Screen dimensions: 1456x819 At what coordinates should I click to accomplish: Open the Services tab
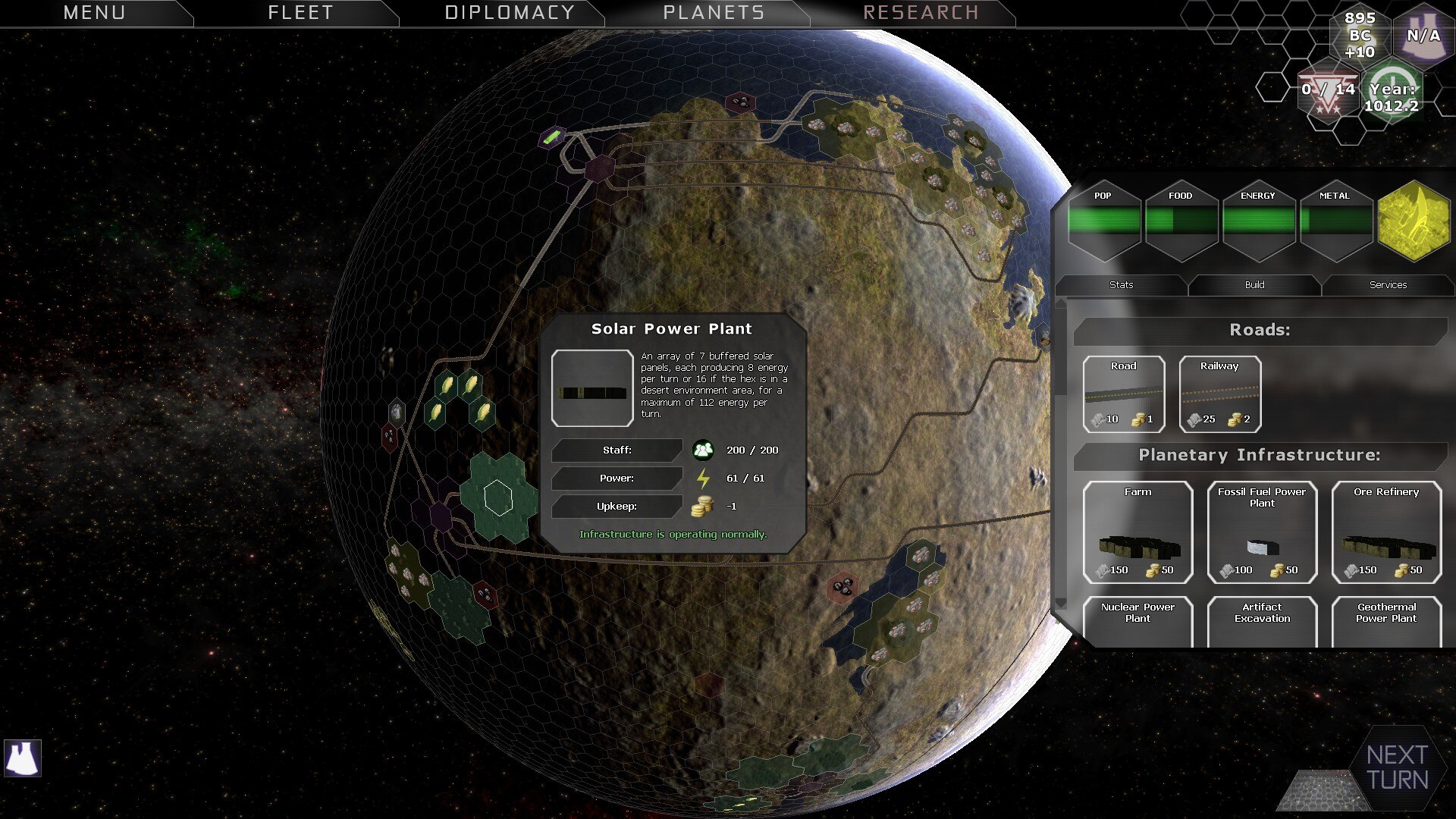1388,285
